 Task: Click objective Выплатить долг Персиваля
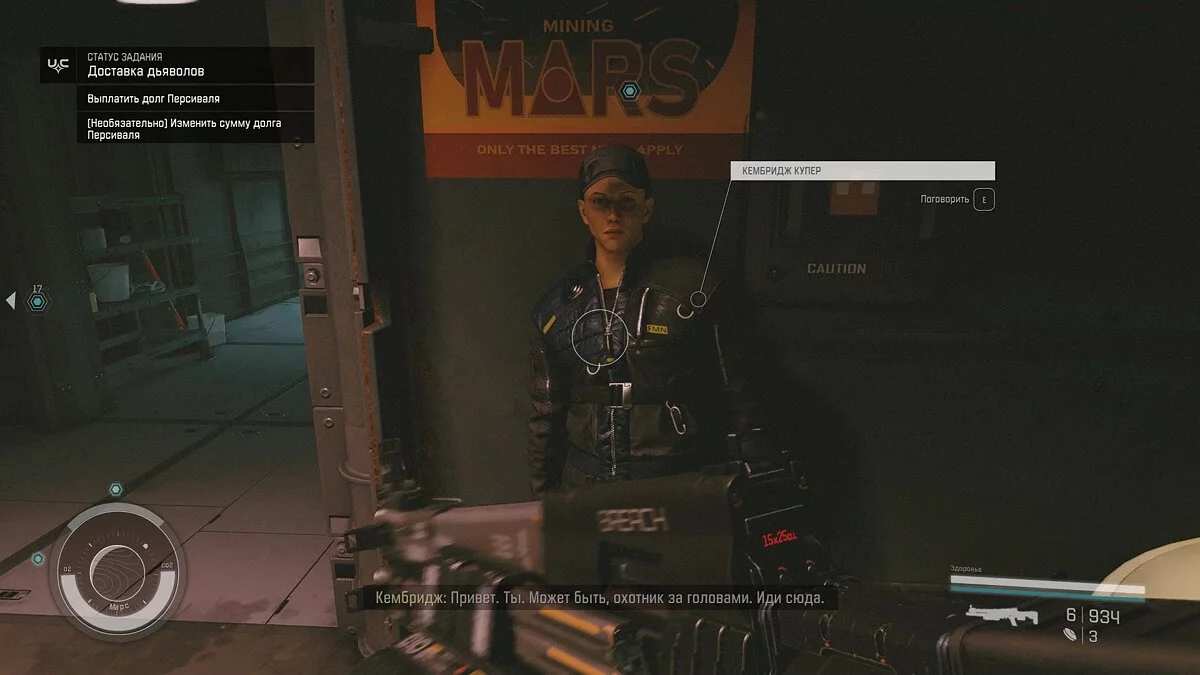click(x=153, y=99)
